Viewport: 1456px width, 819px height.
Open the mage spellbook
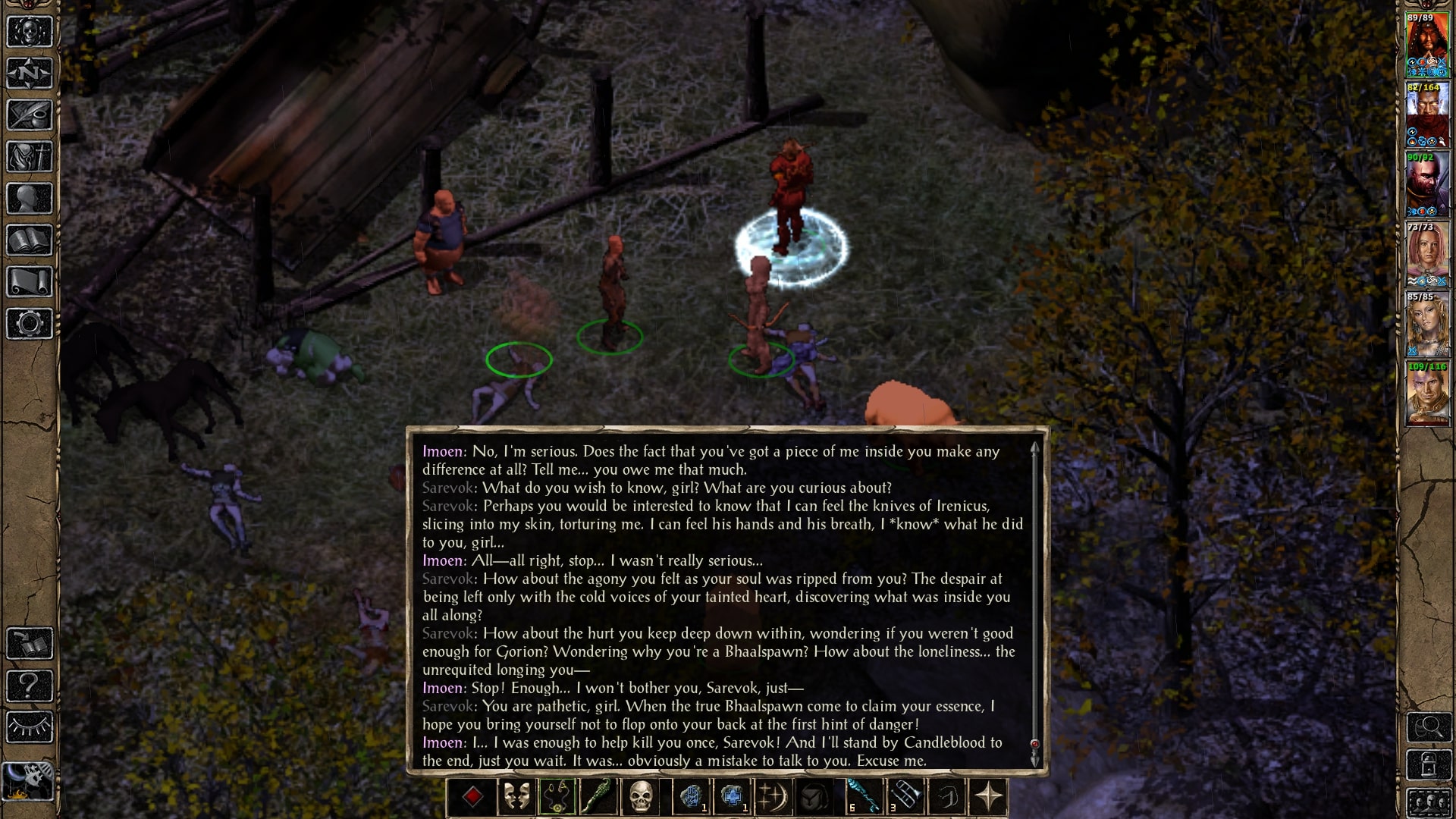click(30, 240)
